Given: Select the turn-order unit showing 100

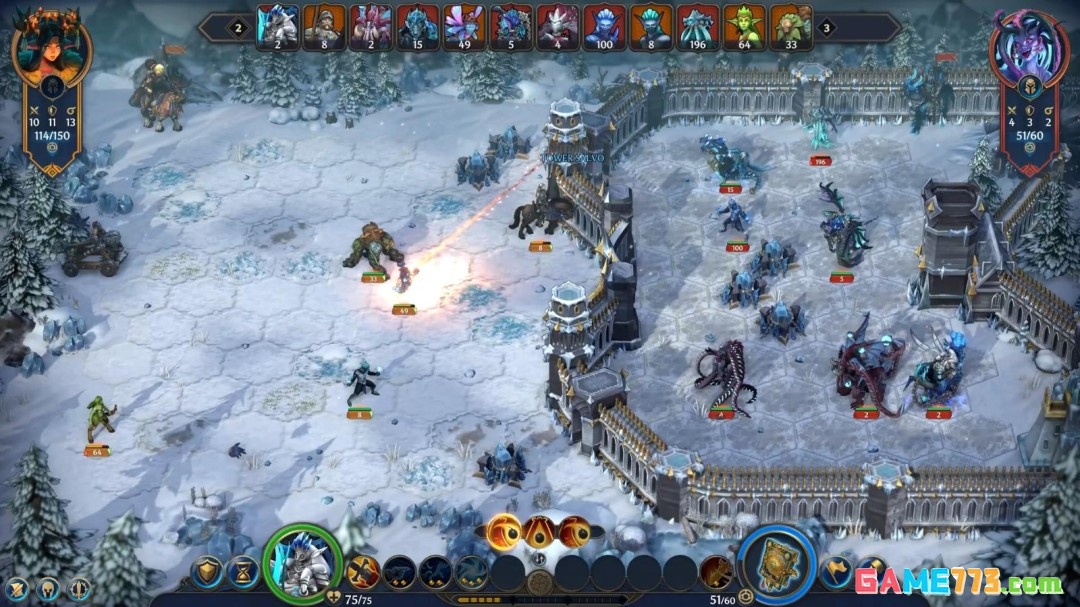Looking at the screenshot, I should [x=603, y=27].
